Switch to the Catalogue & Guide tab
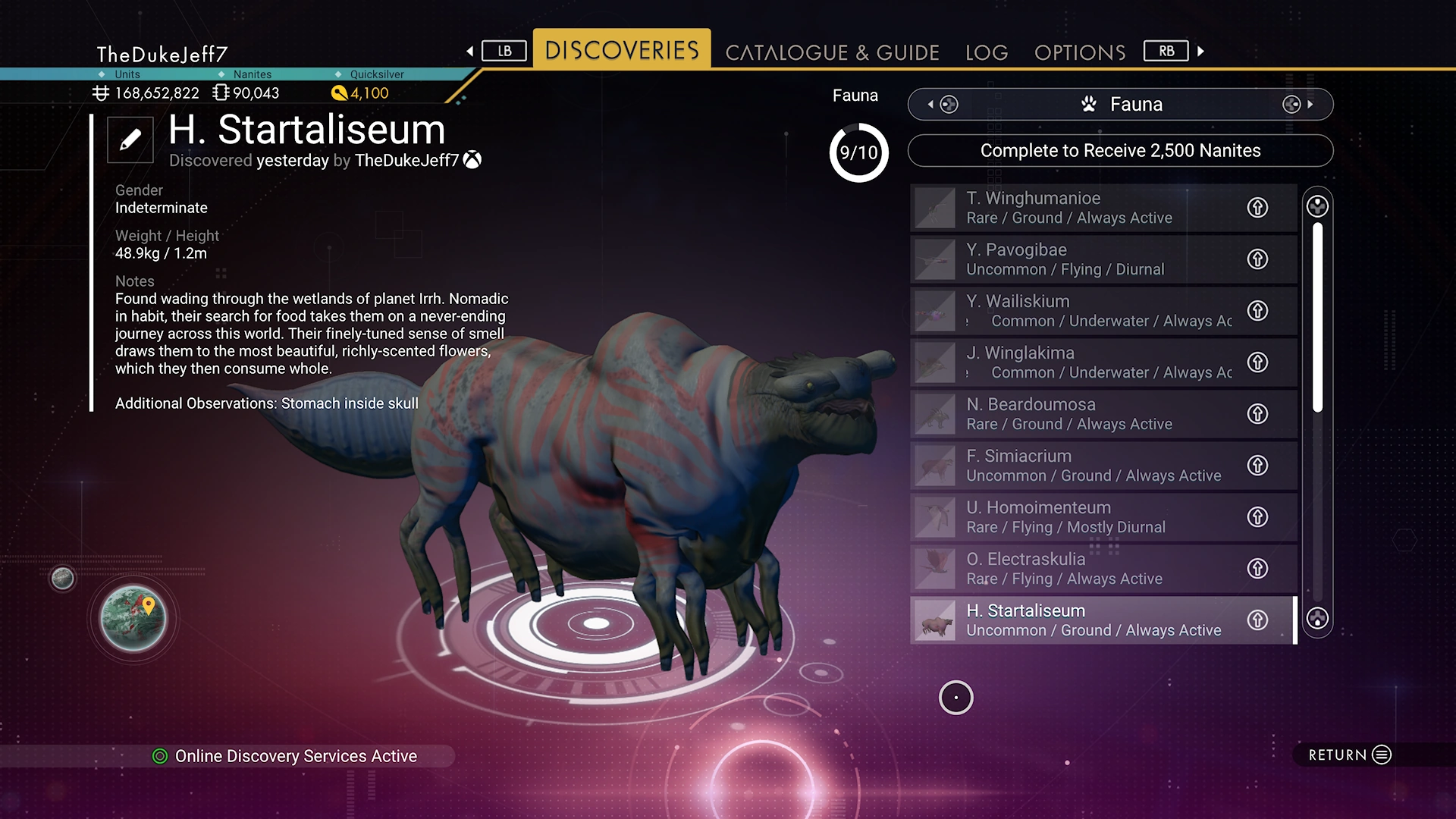 click(832, 52)
